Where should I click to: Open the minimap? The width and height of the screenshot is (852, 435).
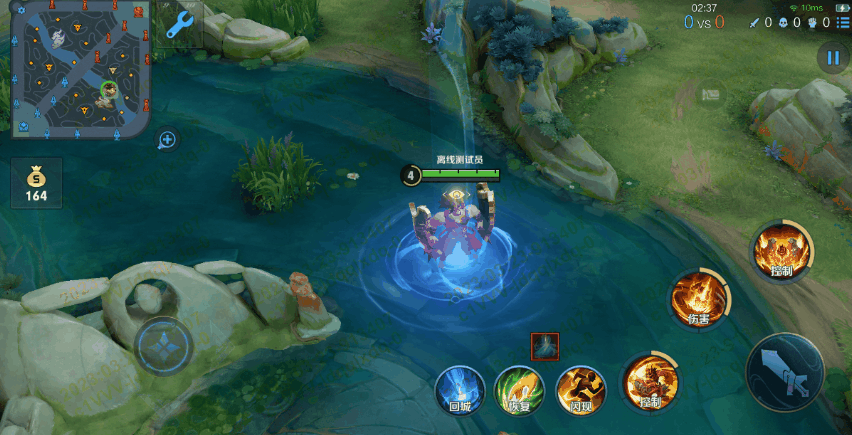pyautogui.click(x=80, y=68)
